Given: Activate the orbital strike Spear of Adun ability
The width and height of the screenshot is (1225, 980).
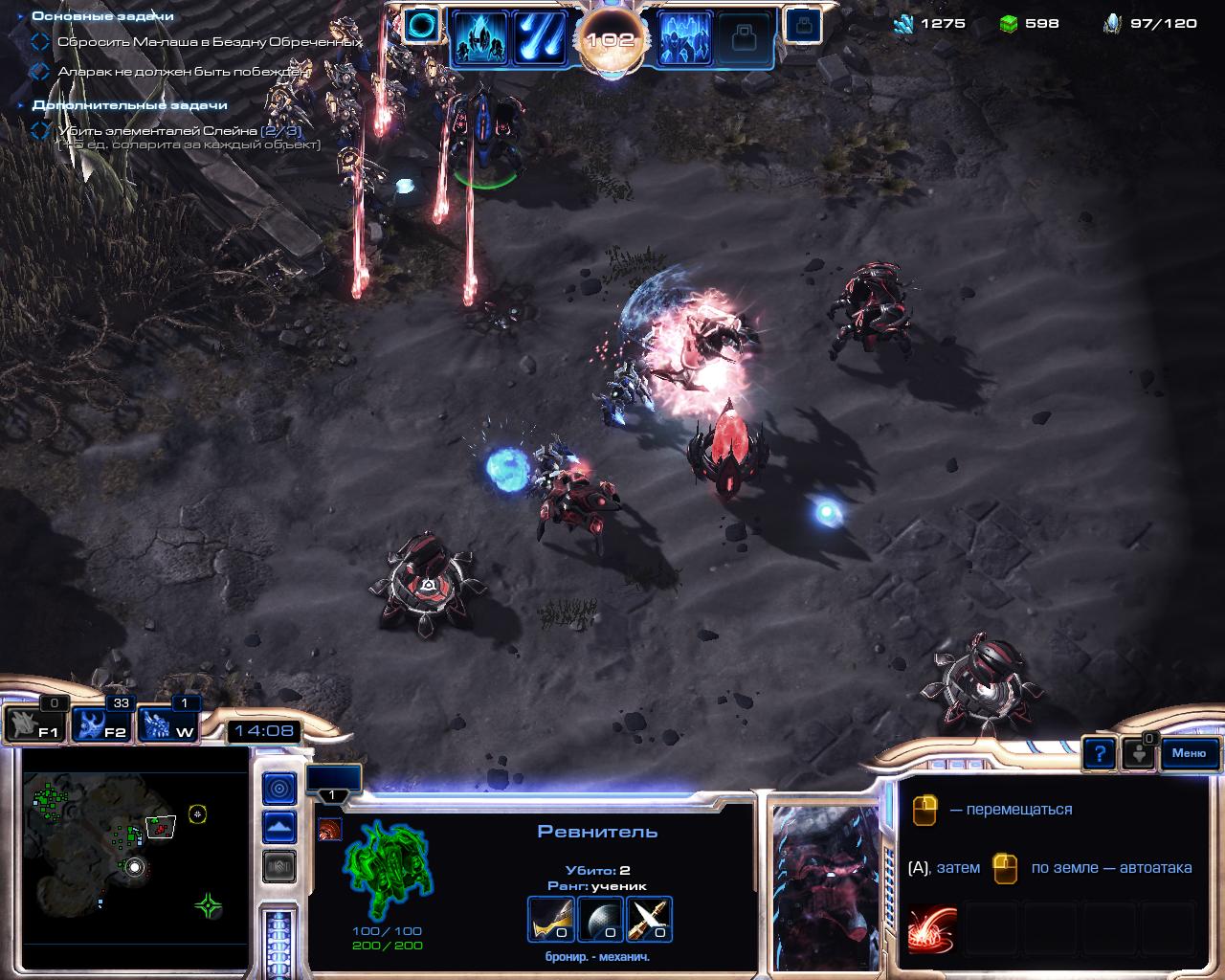Looking at the screenshot, I should pos(541,38).
